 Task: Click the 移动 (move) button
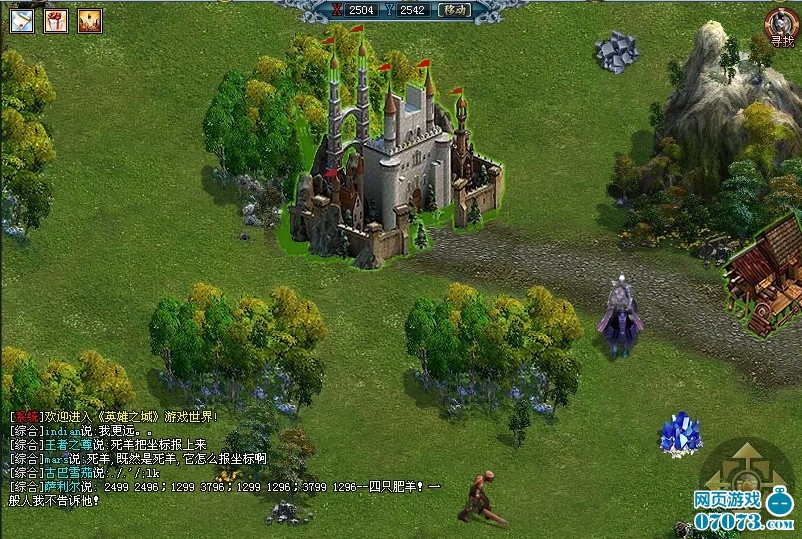(x=454, y=10)
